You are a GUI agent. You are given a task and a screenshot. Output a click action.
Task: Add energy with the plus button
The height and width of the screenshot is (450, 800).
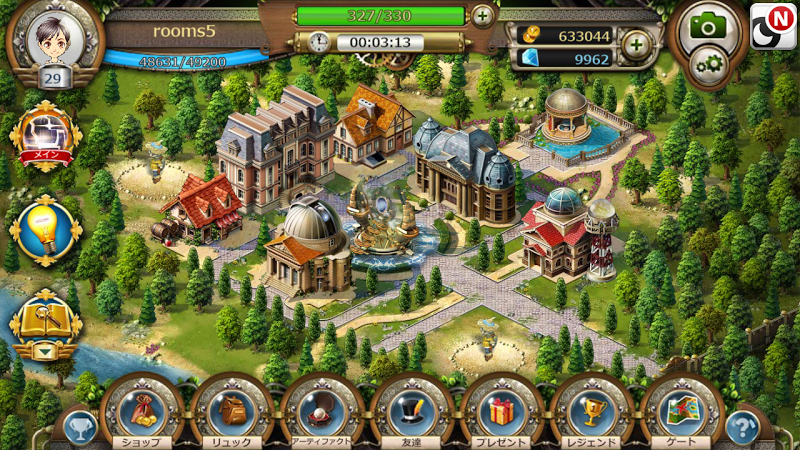(482, 16)
